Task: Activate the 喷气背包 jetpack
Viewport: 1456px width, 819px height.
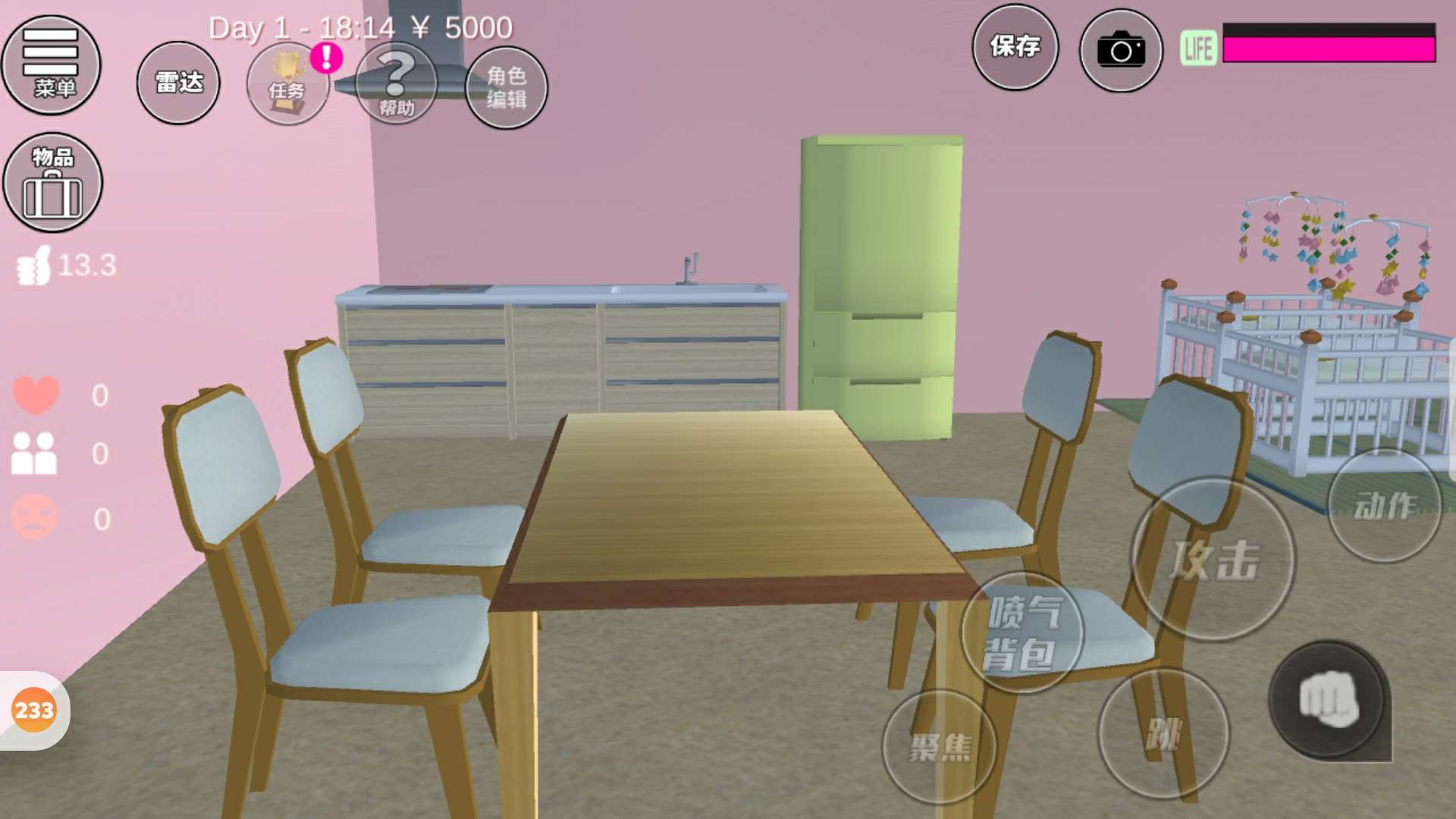Action: tap(1021, 632)
